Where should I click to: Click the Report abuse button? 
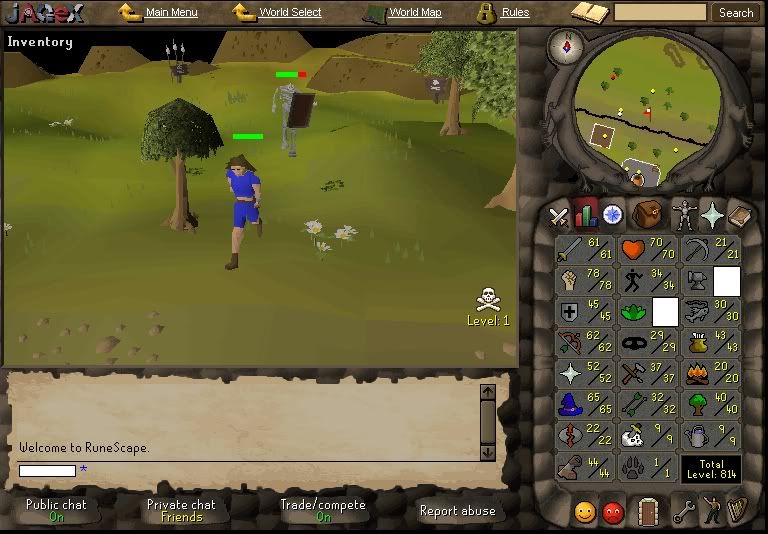(x=457, y=510)
